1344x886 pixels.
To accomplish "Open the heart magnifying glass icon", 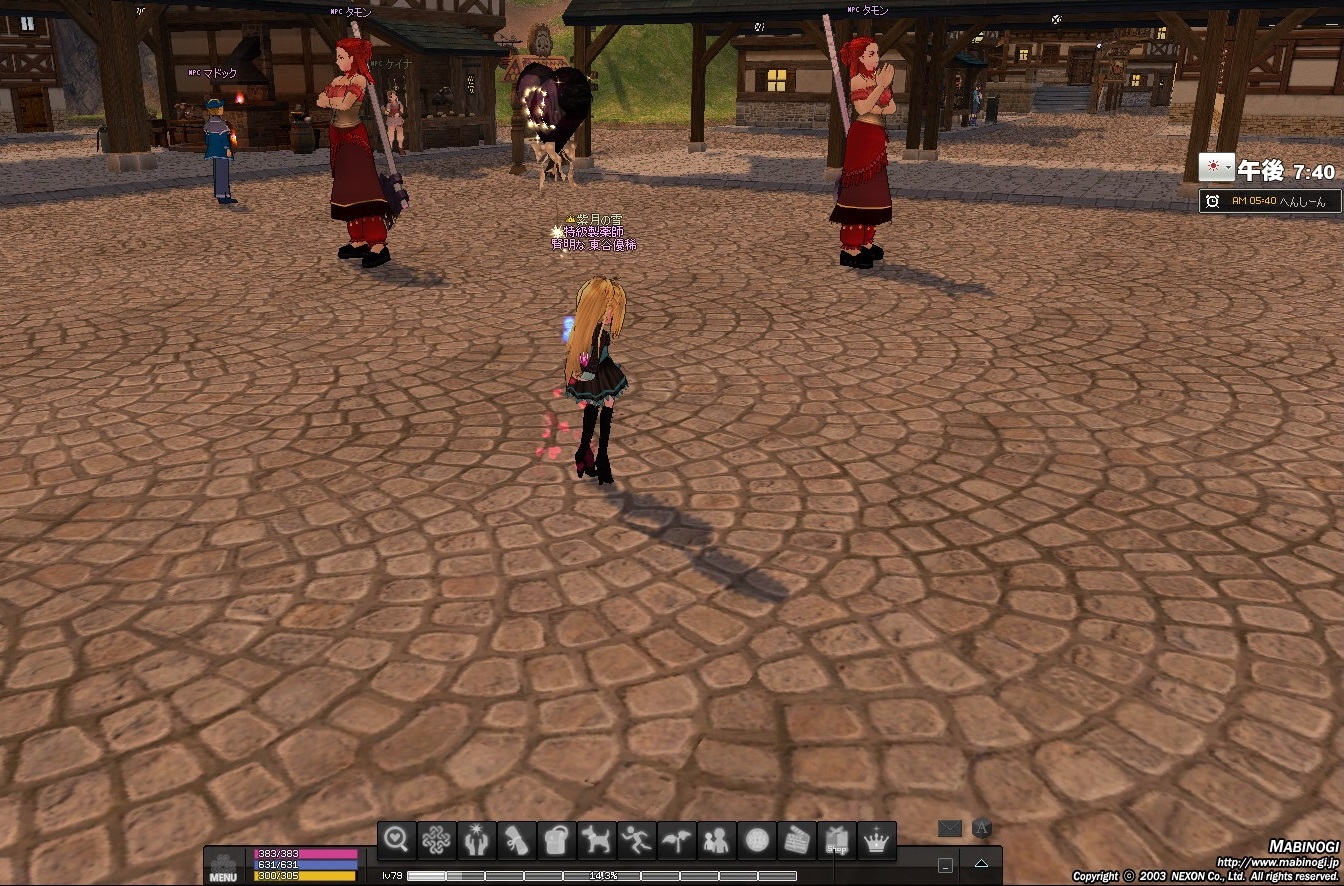I will pyautogui.click(x=397, y=841).
